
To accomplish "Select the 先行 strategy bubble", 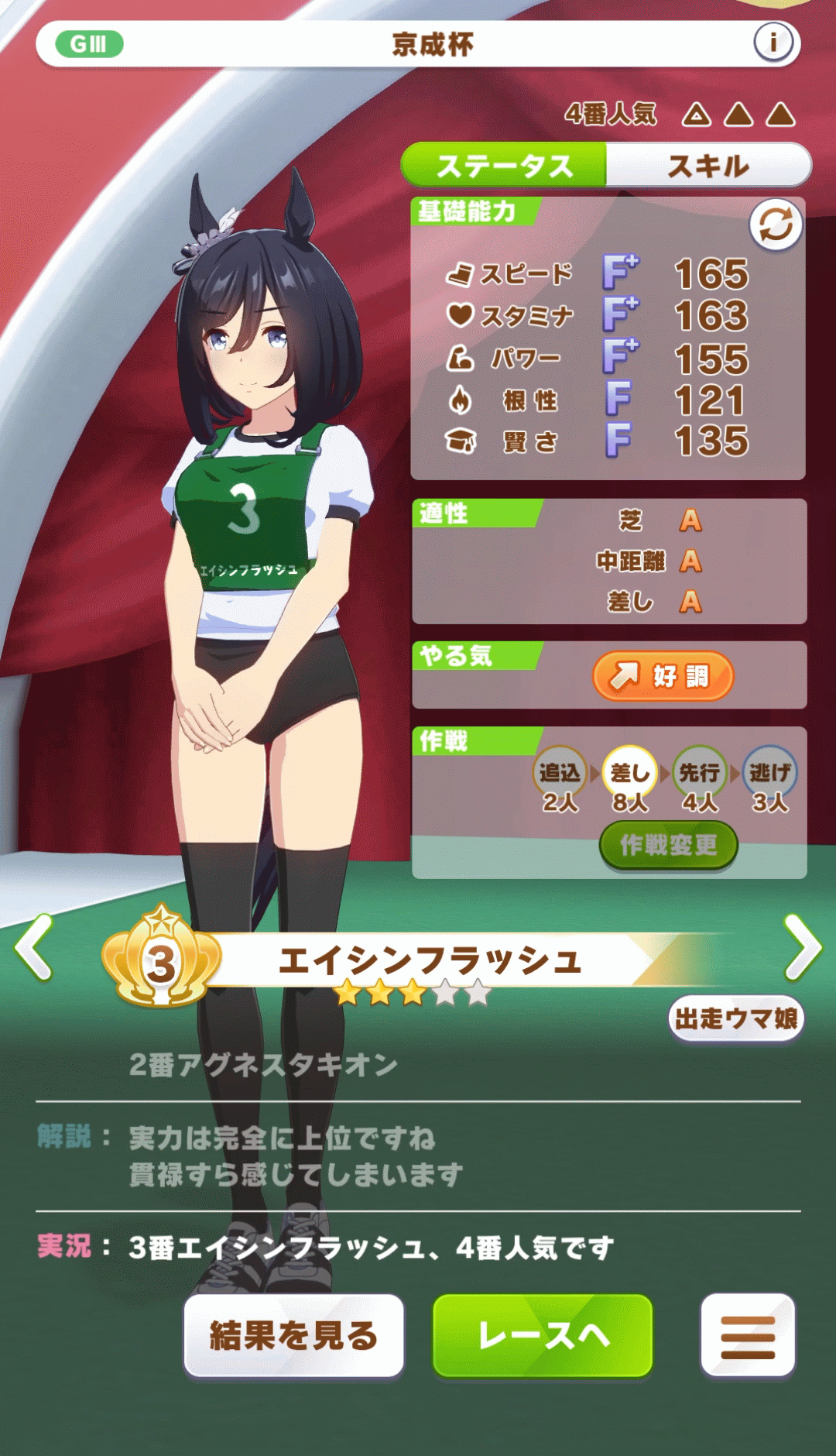I will (700, 772).
